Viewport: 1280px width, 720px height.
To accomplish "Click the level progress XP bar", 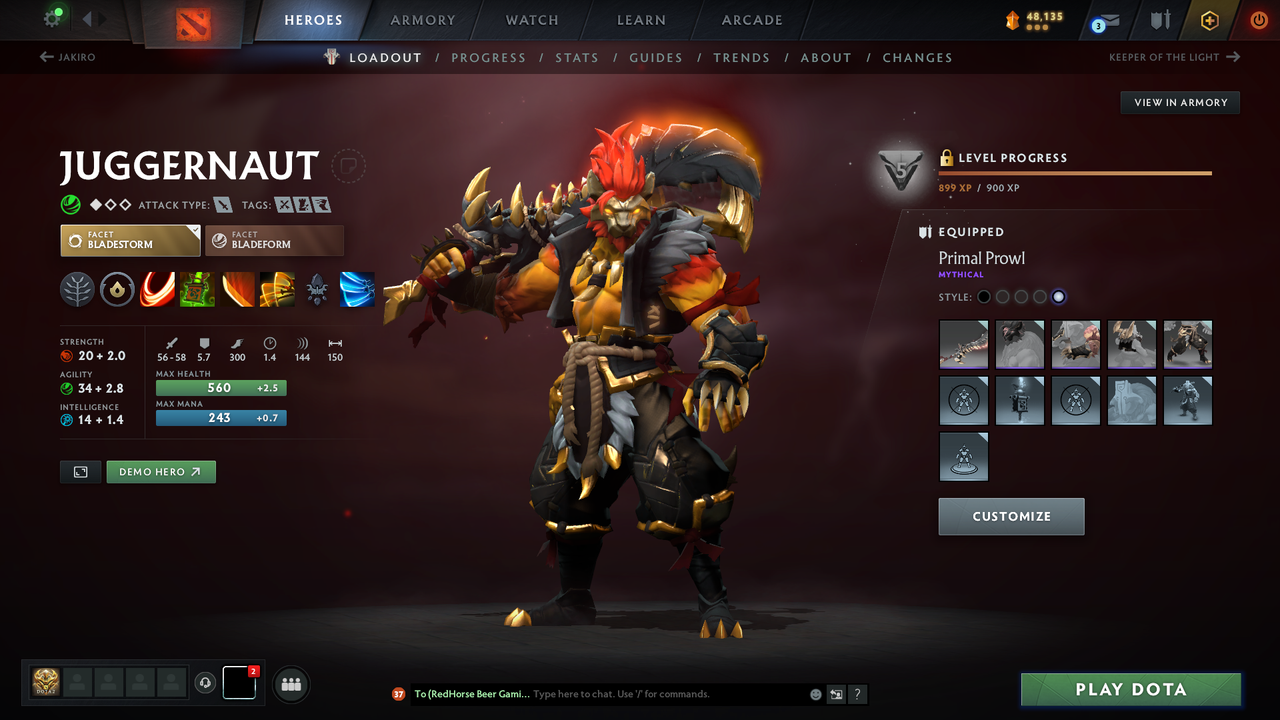I will click(x=1075, y=171).
